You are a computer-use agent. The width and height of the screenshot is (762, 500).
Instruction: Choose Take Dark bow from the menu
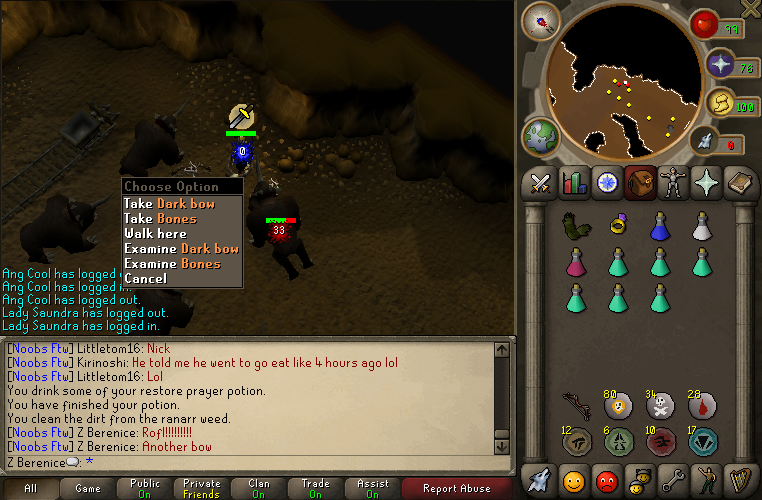click(x=169, y=204)
